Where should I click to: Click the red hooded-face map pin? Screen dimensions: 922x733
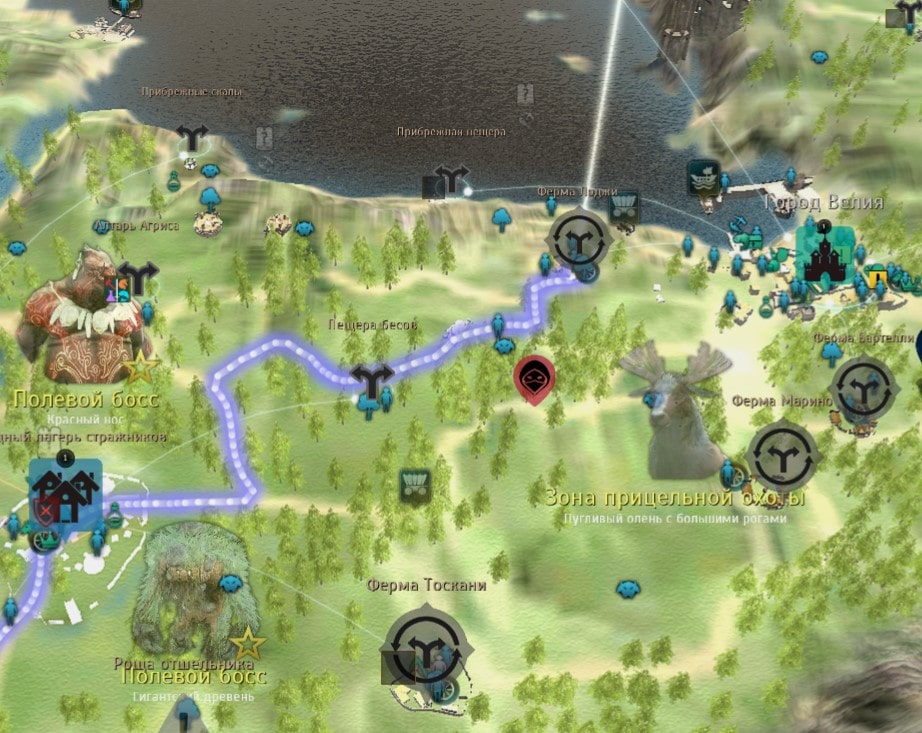[533, 379]
